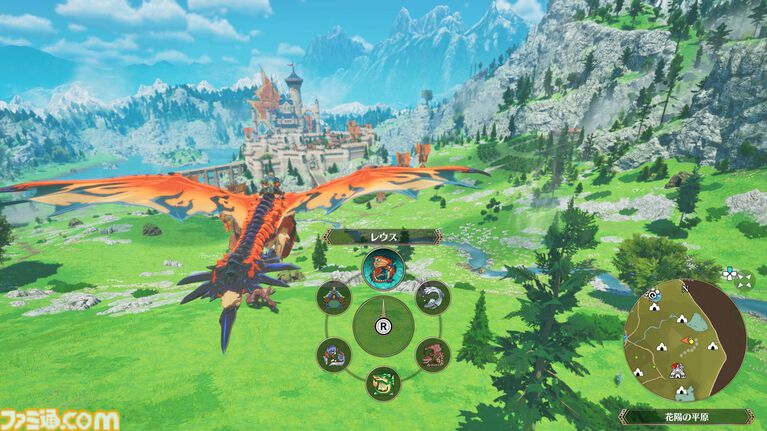Pick the reddish-brown monster in the radial wheel
This screenshot has height=431, width=767.
[x=431, y=353]
